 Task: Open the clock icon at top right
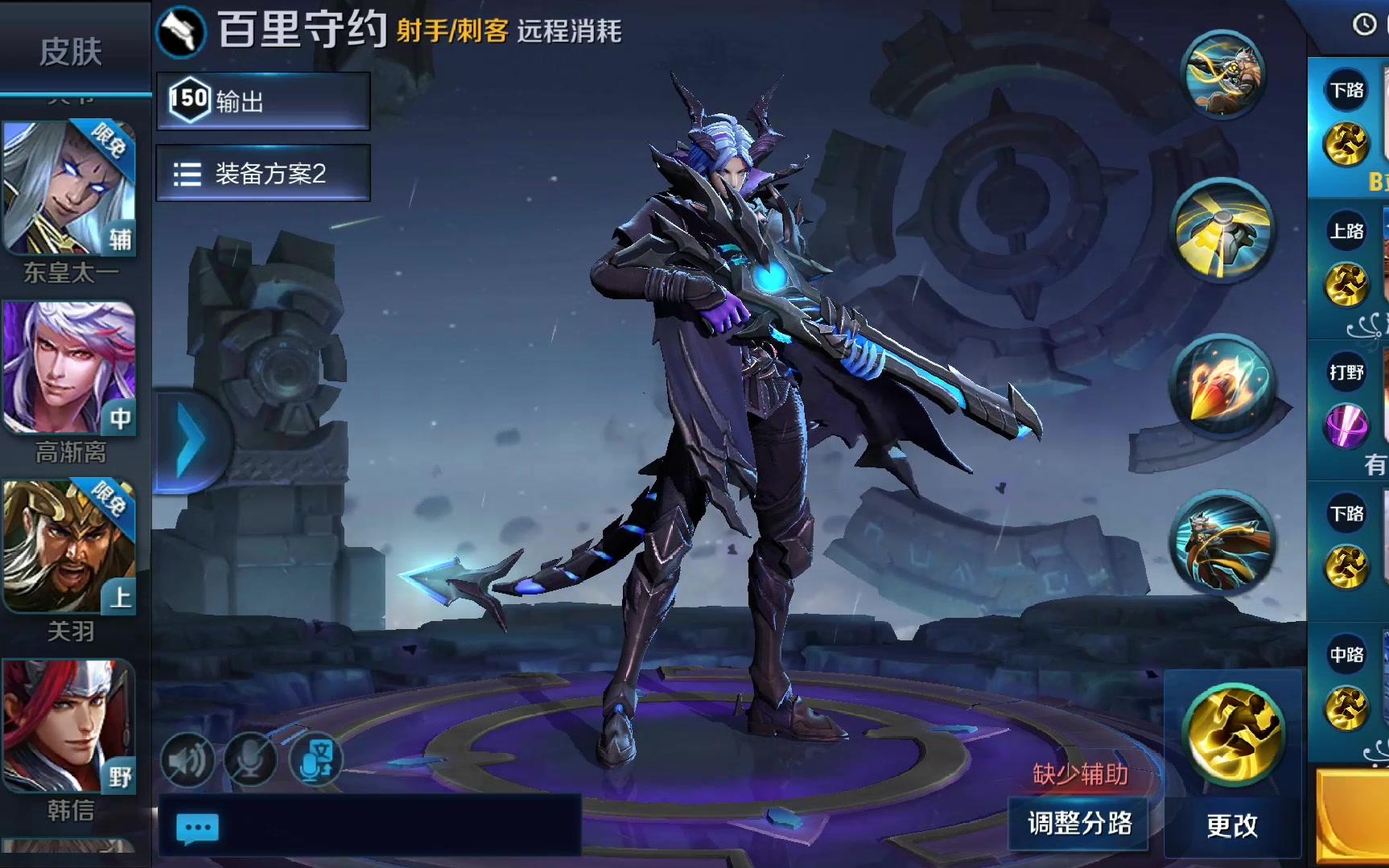(1364, 24)
